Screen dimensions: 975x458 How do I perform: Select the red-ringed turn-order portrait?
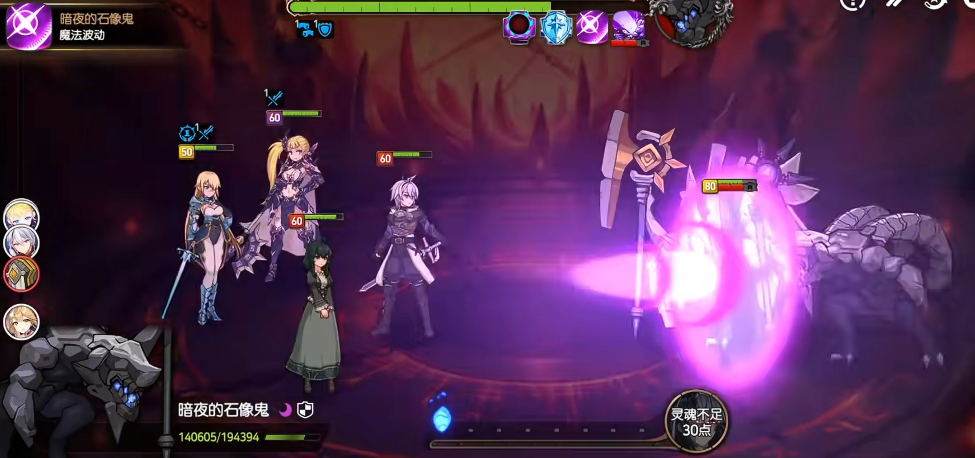click(x=21, y=274)
